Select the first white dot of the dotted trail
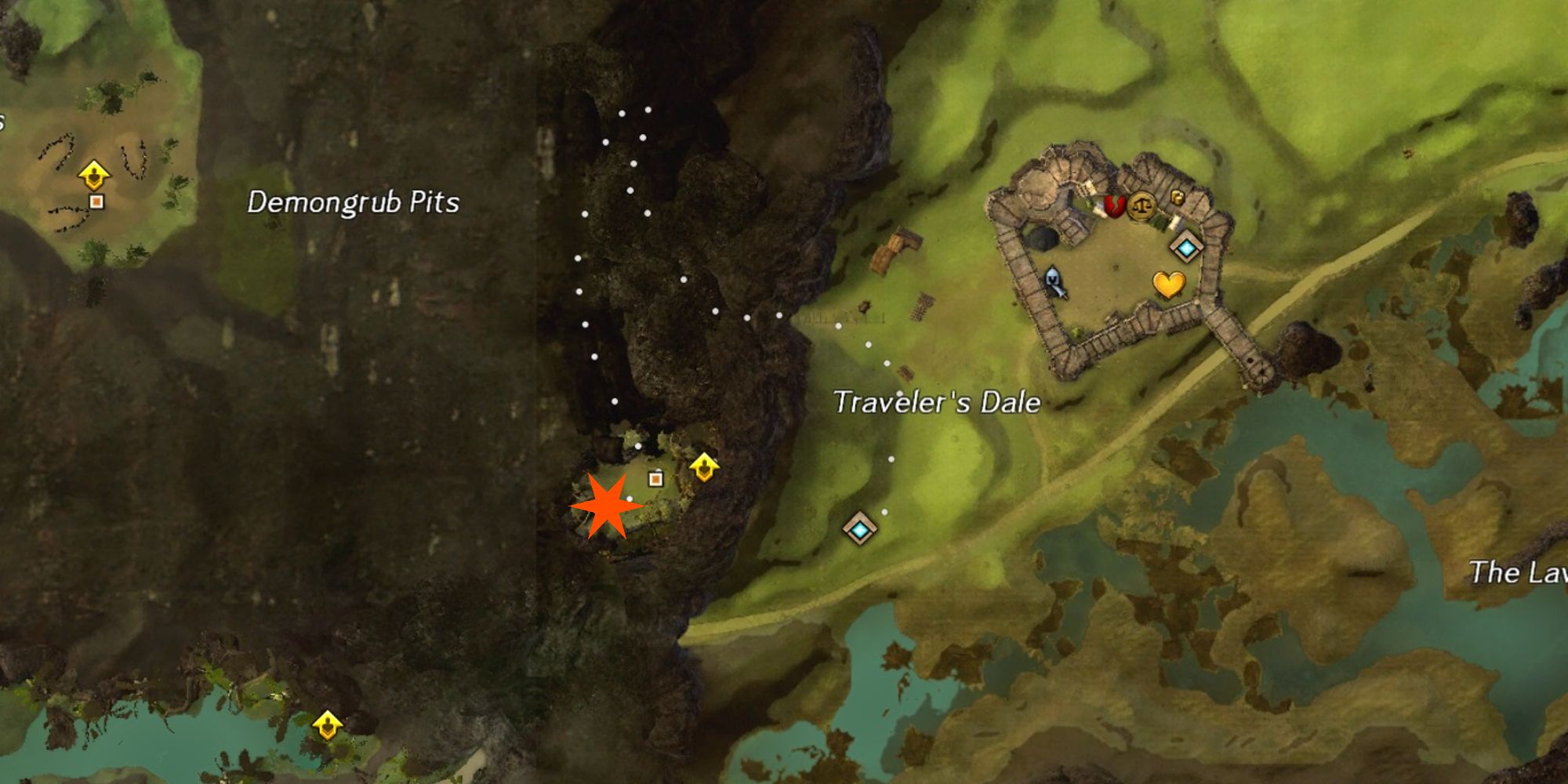1568x784 pixels. click(647, 111)
